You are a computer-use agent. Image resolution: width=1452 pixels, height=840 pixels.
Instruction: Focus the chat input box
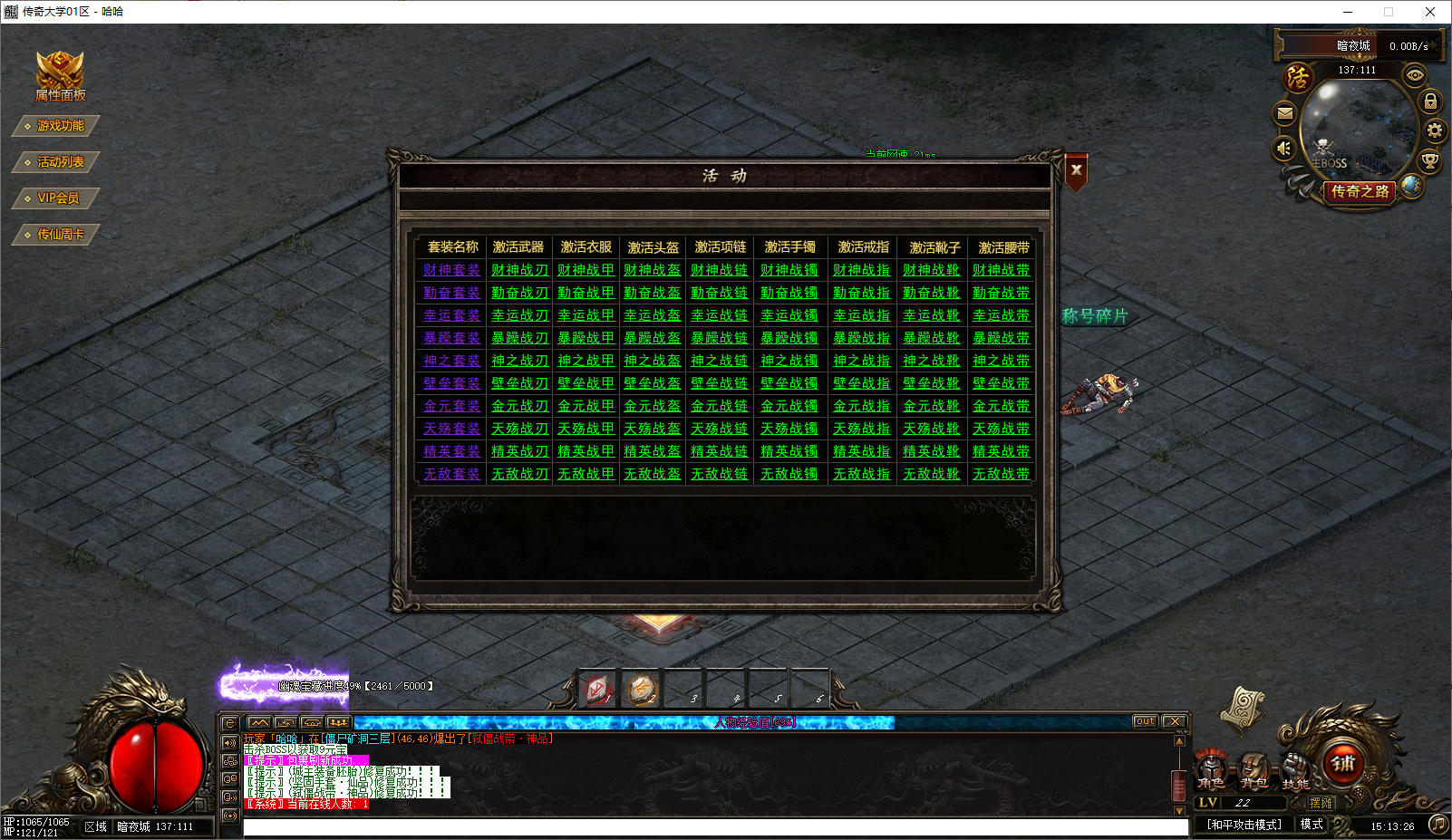coord(714,826)
